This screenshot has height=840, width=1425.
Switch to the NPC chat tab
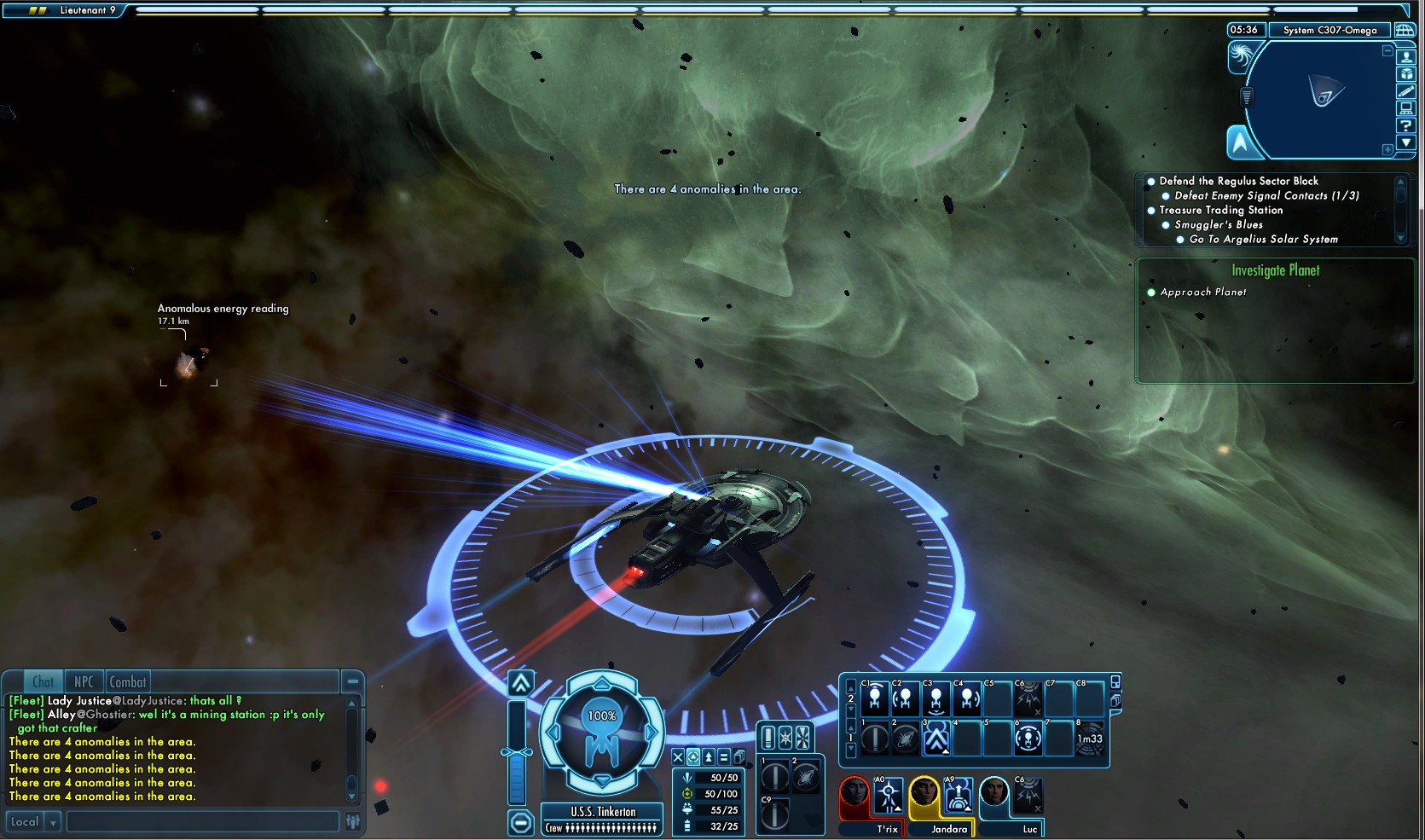click(84, 681)
